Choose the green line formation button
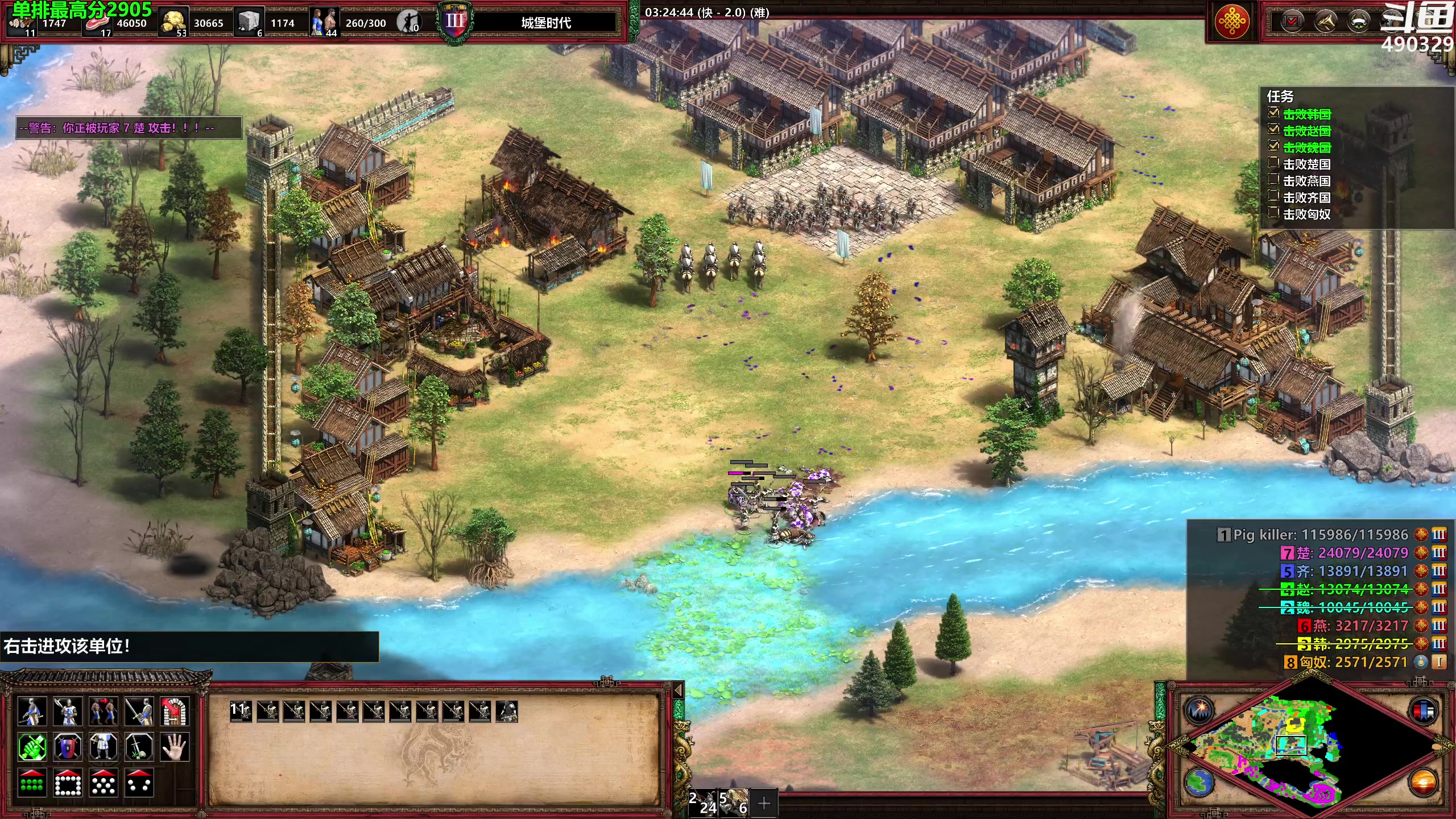1456x819 pixels. 32,783
